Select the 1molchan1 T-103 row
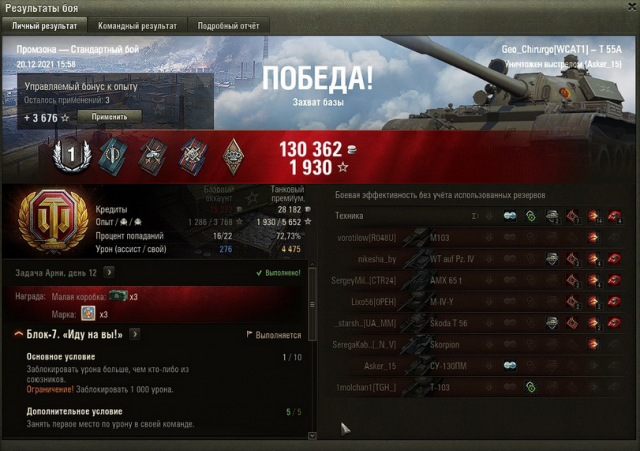 [470, 387]
